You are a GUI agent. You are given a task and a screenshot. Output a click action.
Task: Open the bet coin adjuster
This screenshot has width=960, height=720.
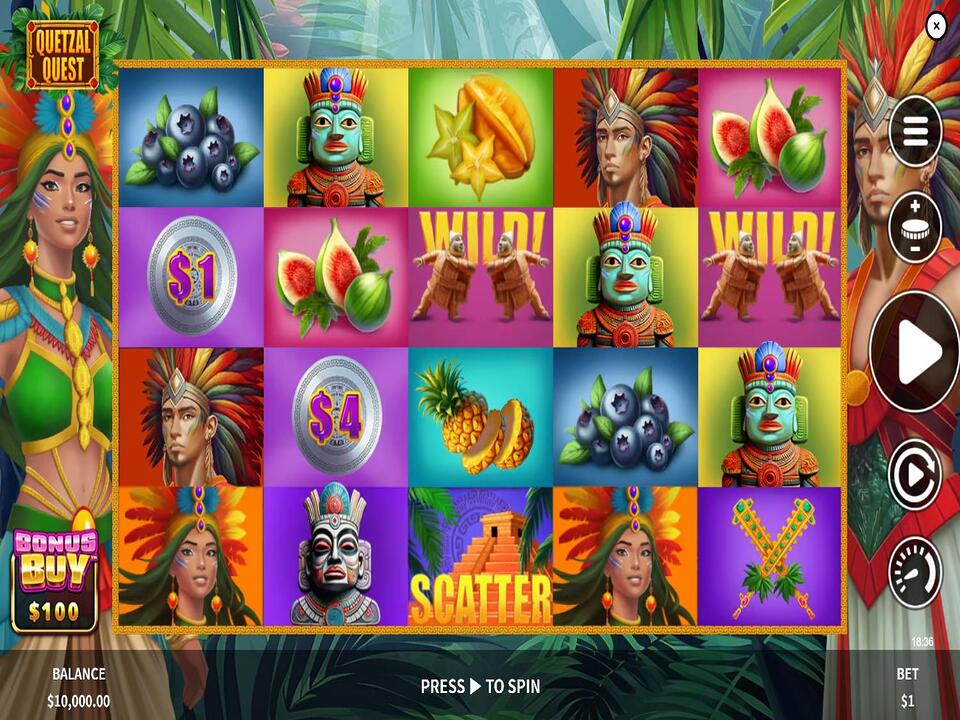point(915,228)
